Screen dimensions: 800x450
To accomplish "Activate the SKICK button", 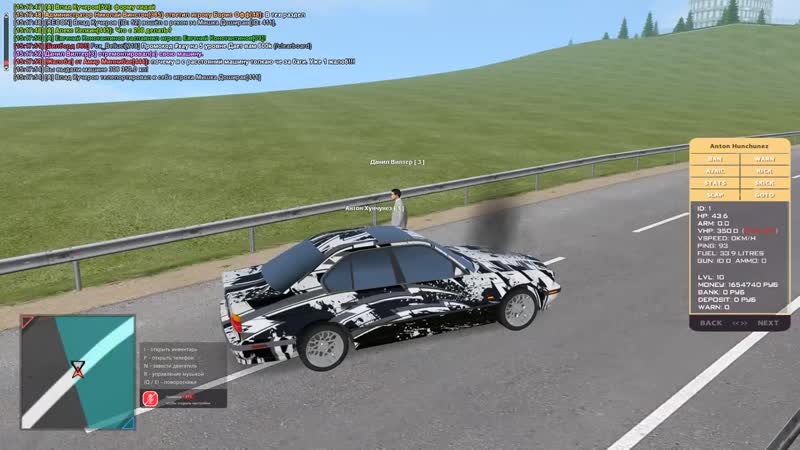I will 764,183.
